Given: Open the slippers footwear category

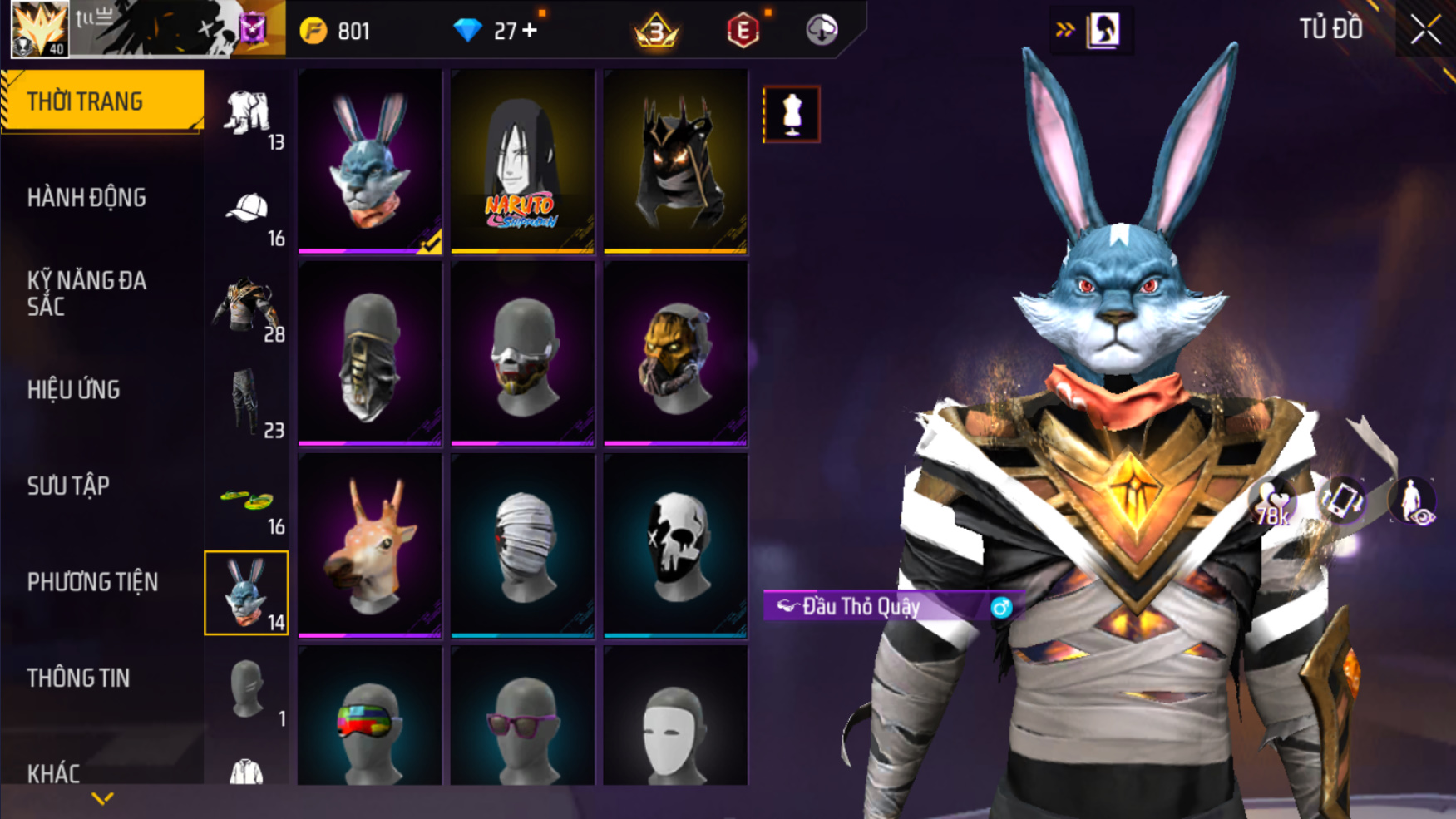Looking at the screenshot, I should pyautogui.click(x=247, y=503).
